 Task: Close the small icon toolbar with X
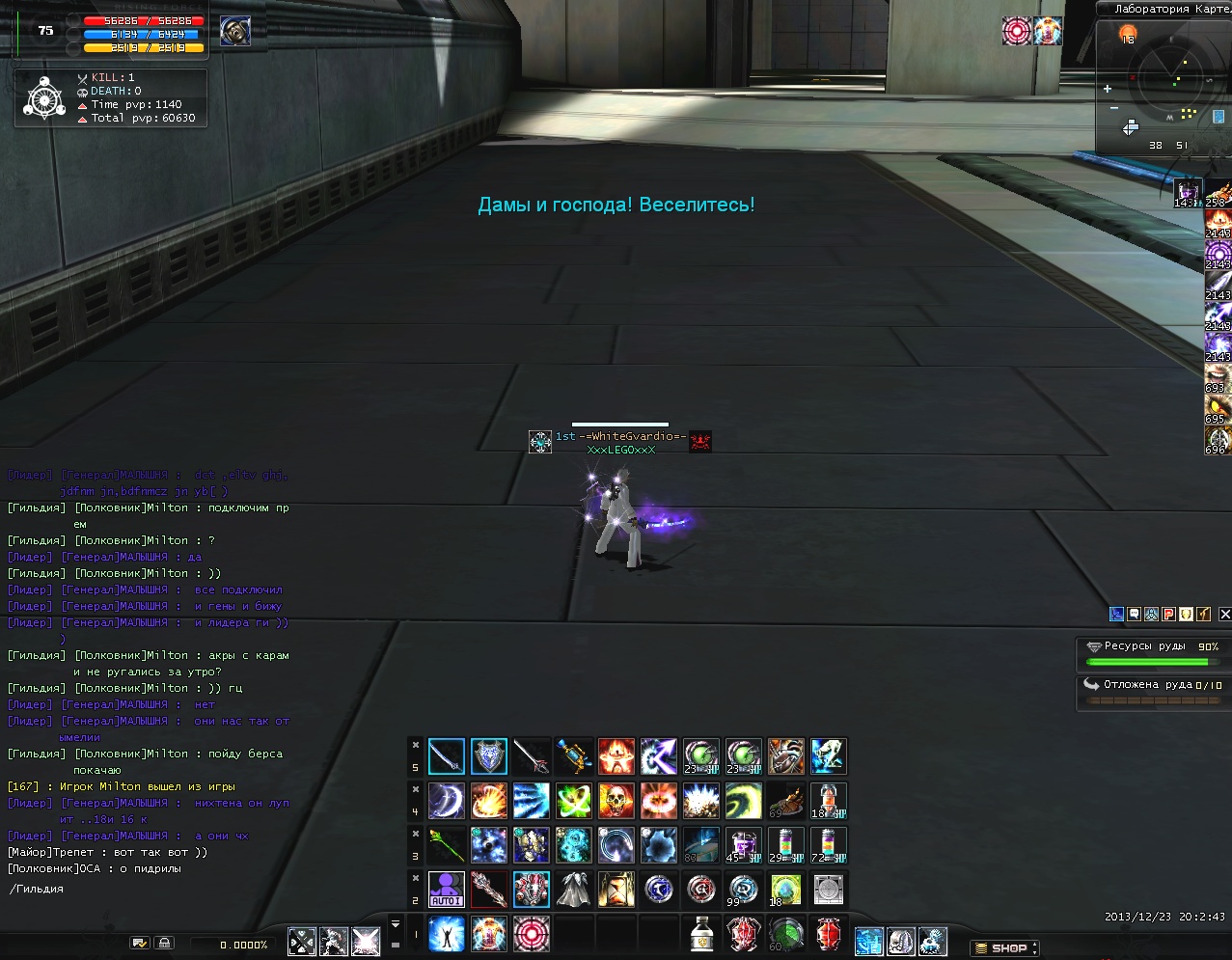(1224, 614)
